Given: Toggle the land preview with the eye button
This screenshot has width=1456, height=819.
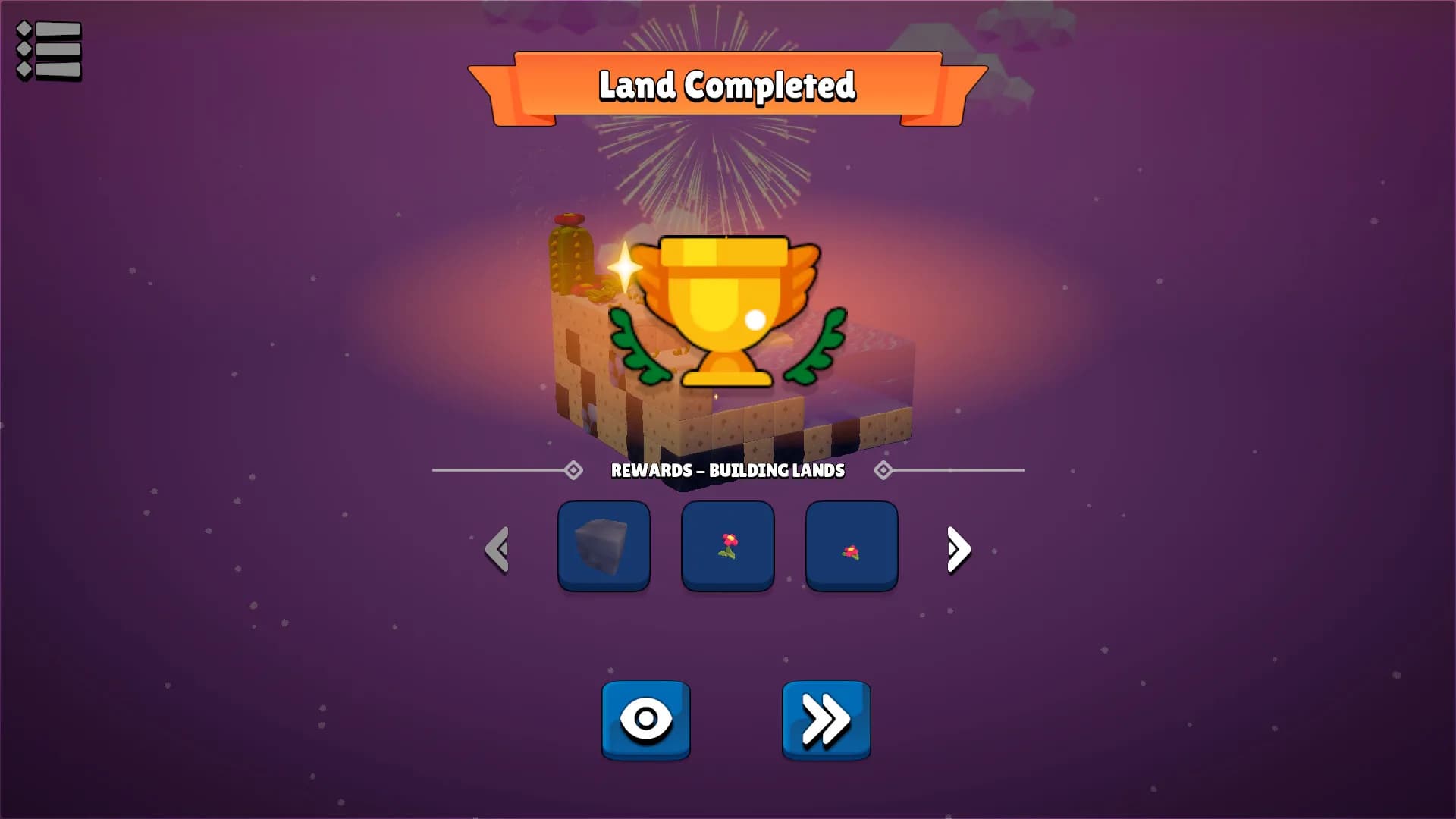Looking at the screenshot, I should pyautogui.click(x=646, y=719).
